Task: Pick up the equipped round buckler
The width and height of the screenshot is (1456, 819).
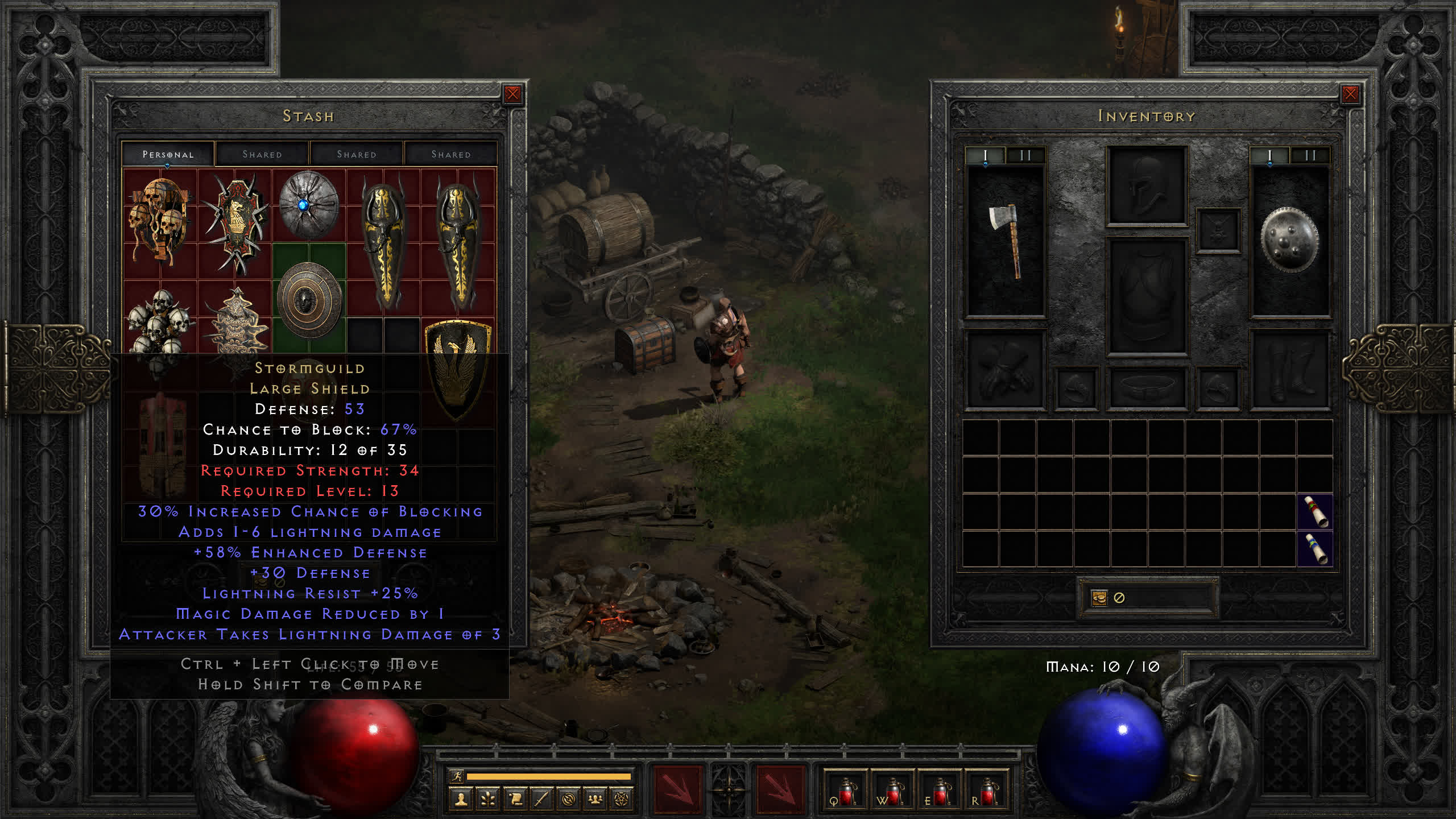Action: pyautogui.click(x=1289, y=239)
